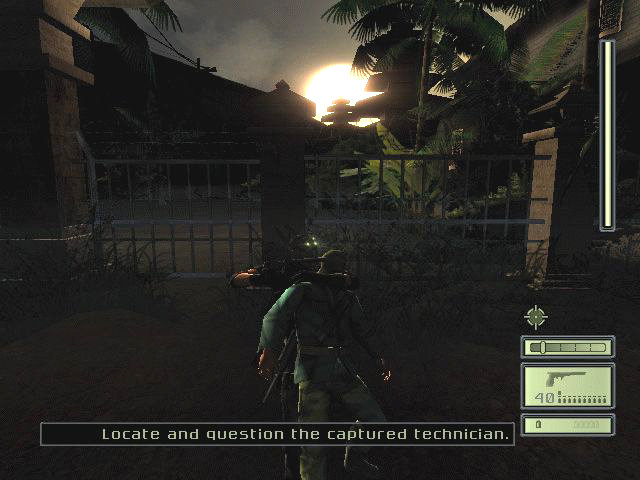Select the pistol weapon panel
Screen dimensions: 640x480
(x=567, y=386)
